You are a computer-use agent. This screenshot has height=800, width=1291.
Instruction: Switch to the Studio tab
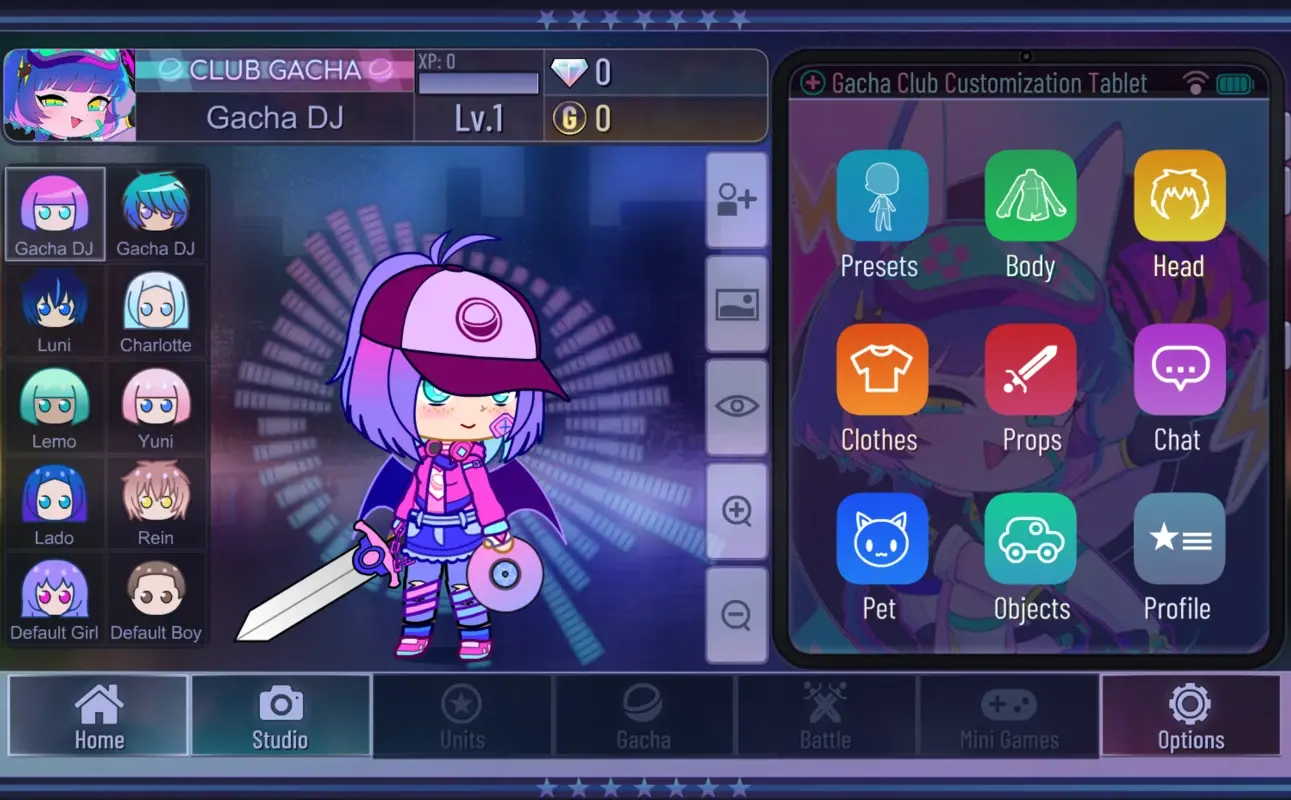pyautogui.click(x=281, y=716)
